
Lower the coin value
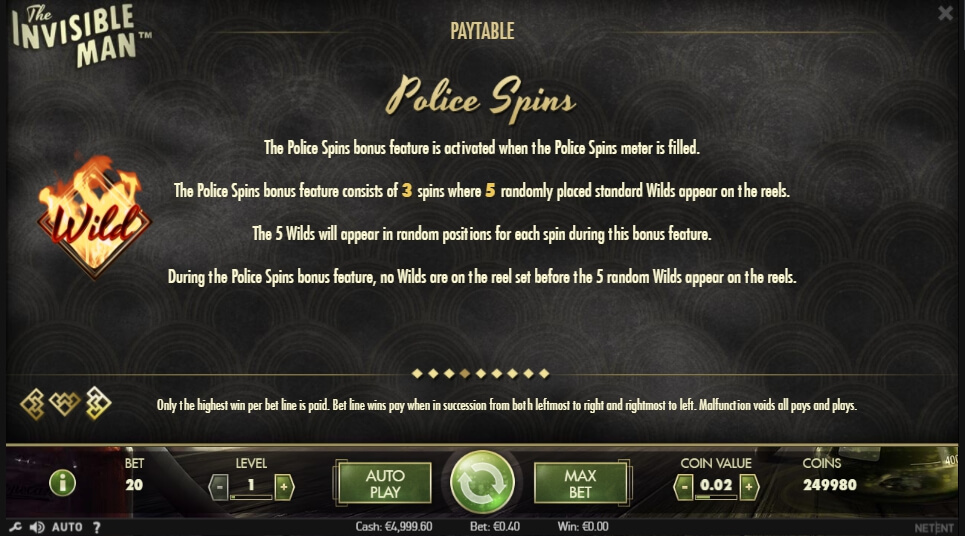click(684, 487)
